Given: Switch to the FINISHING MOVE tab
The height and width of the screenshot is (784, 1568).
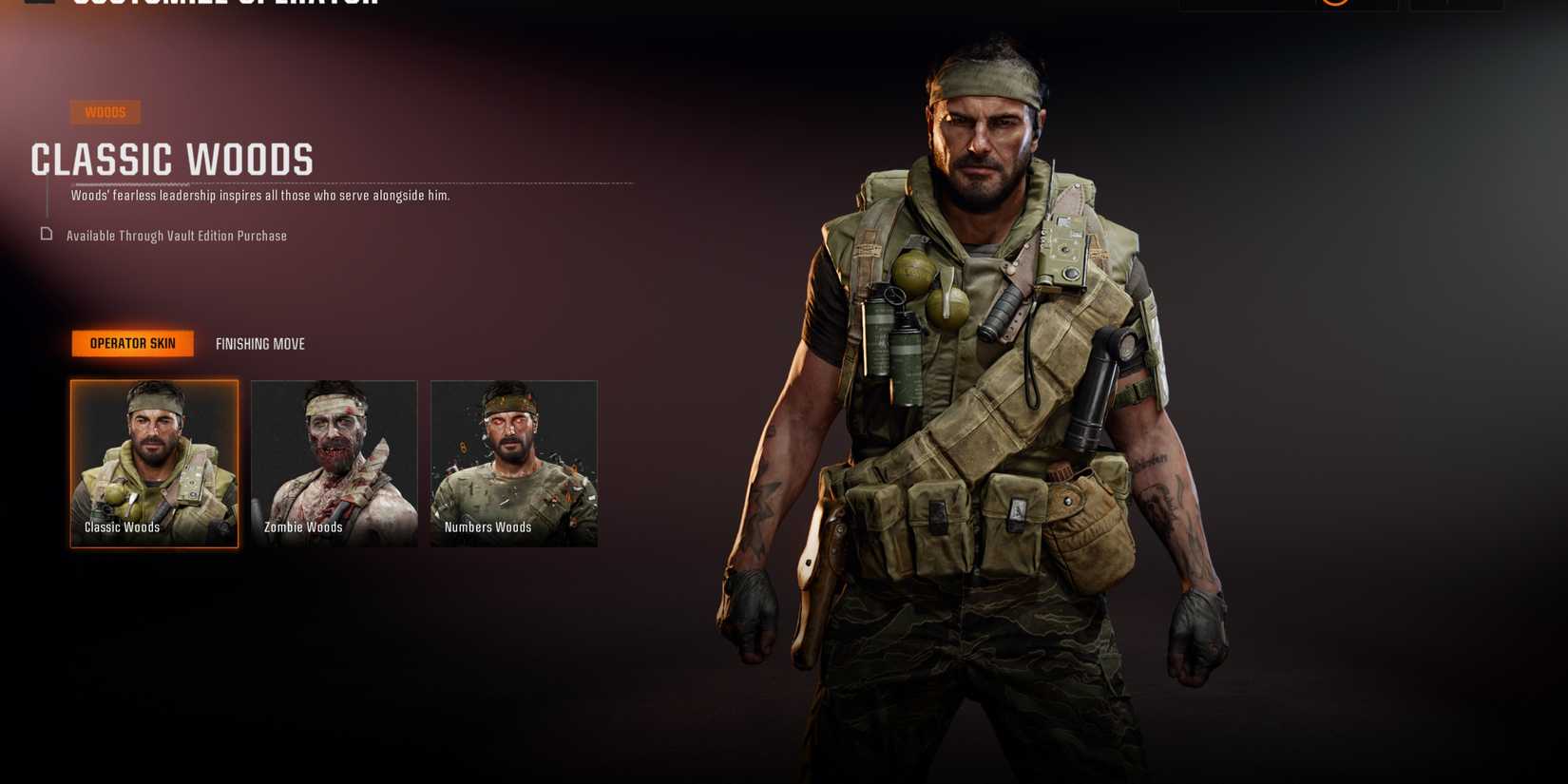Looking at the screenshot, I should pos(259,343).
